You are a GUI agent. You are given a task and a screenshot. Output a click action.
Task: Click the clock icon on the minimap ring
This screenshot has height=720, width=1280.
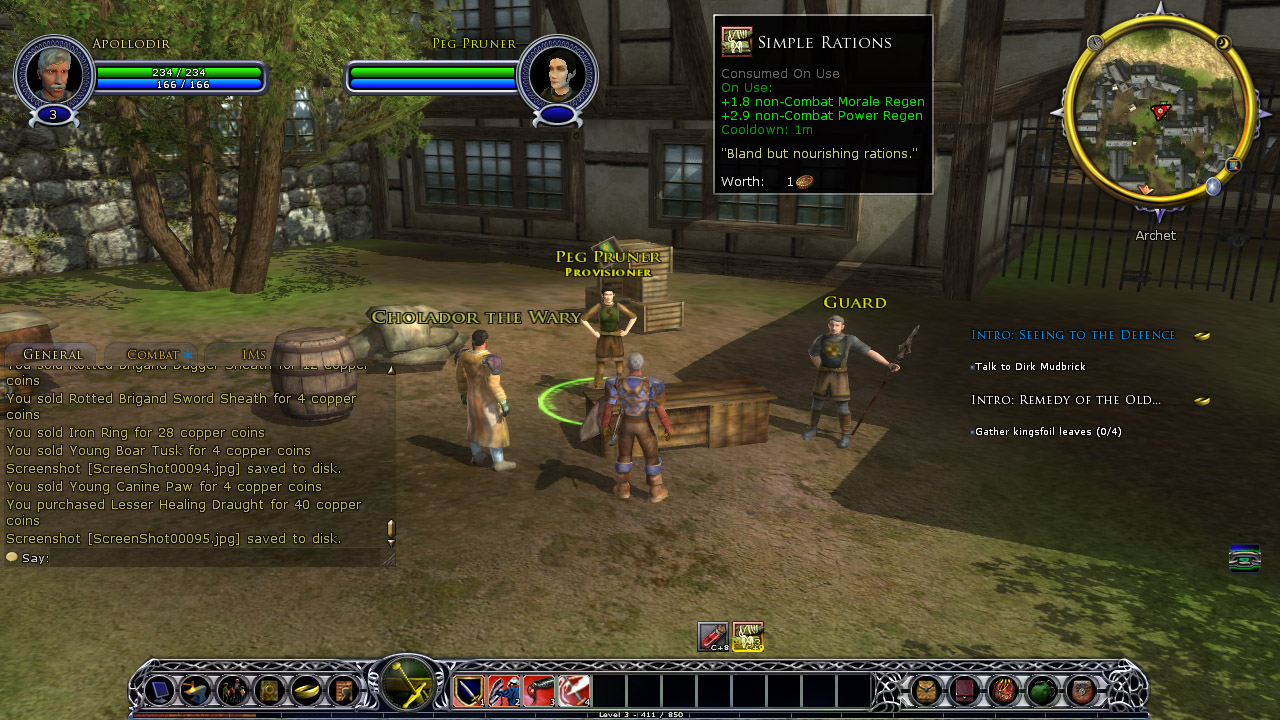(x=1095, y=43)
